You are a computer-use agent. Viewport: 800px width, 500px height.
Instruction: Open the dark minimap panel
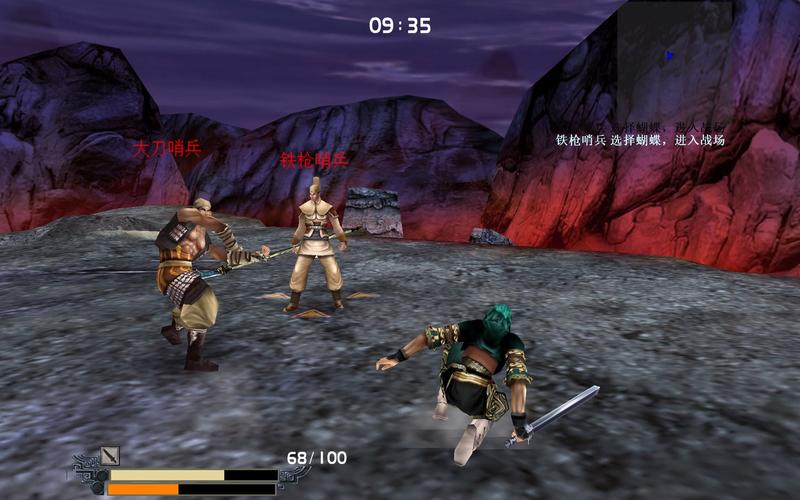pyautogui.click(x=675, y=58)
